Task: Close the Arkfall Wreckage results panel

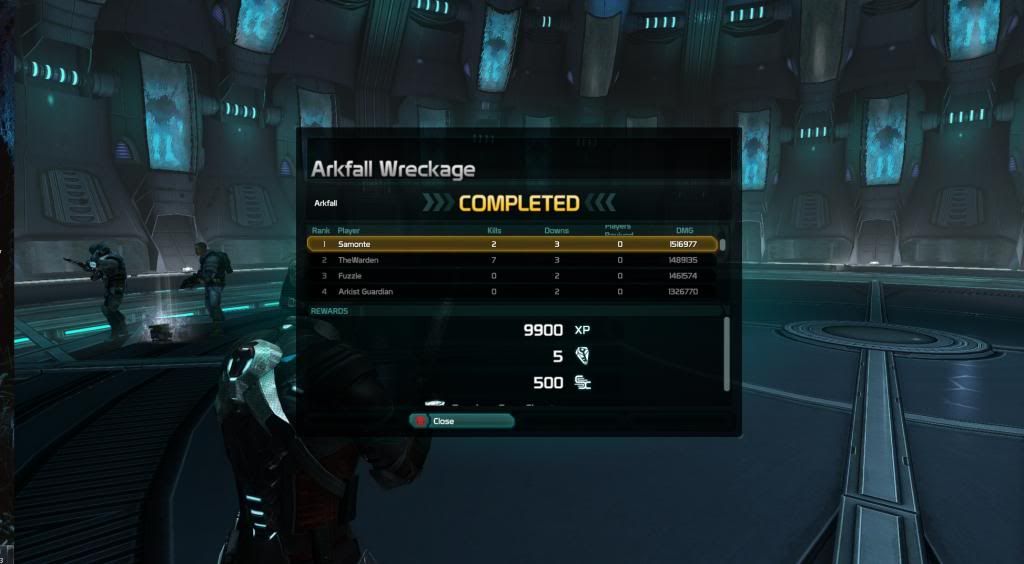Action: coord(461,421)
